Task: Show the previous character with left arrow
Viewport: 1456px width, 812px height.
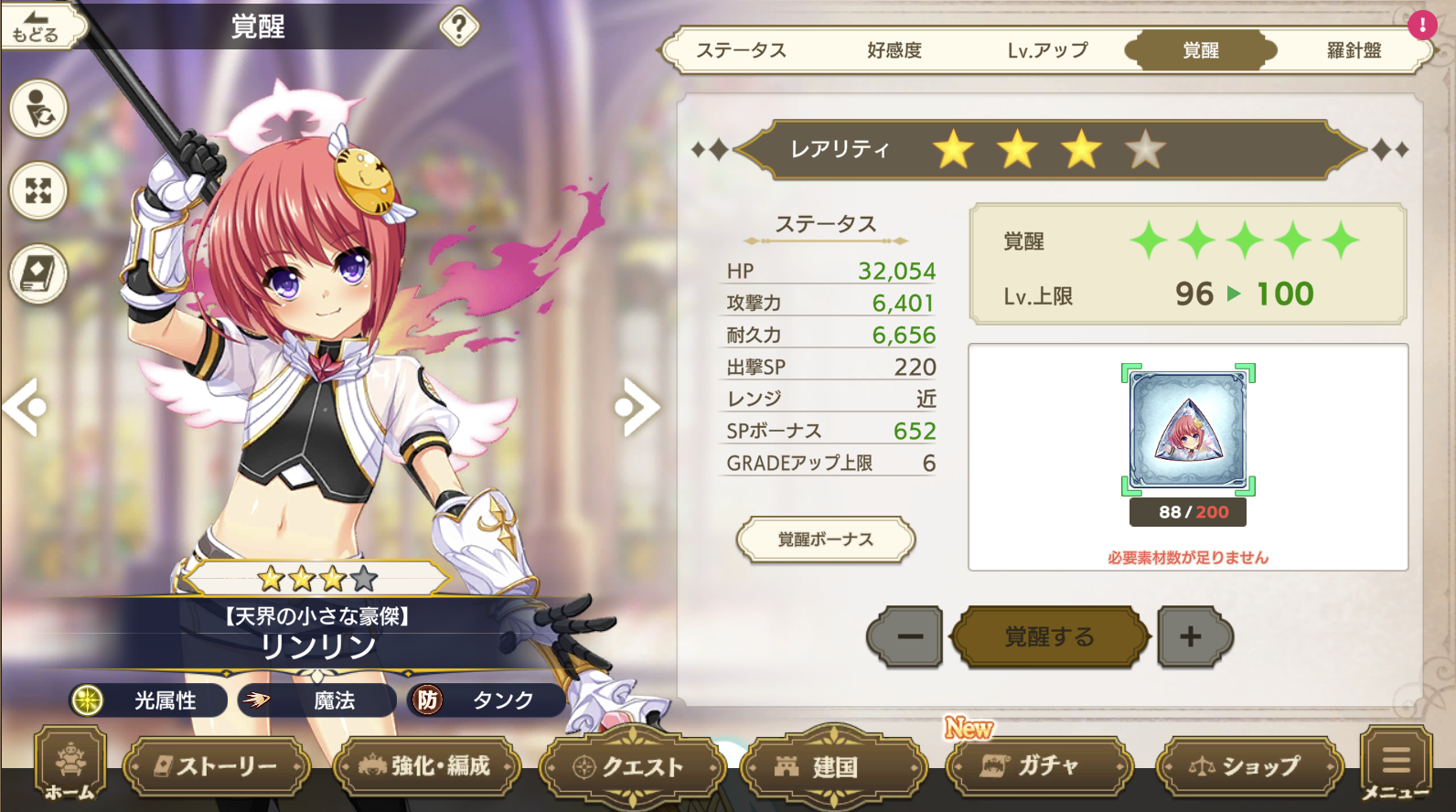Action: point(24,407)
